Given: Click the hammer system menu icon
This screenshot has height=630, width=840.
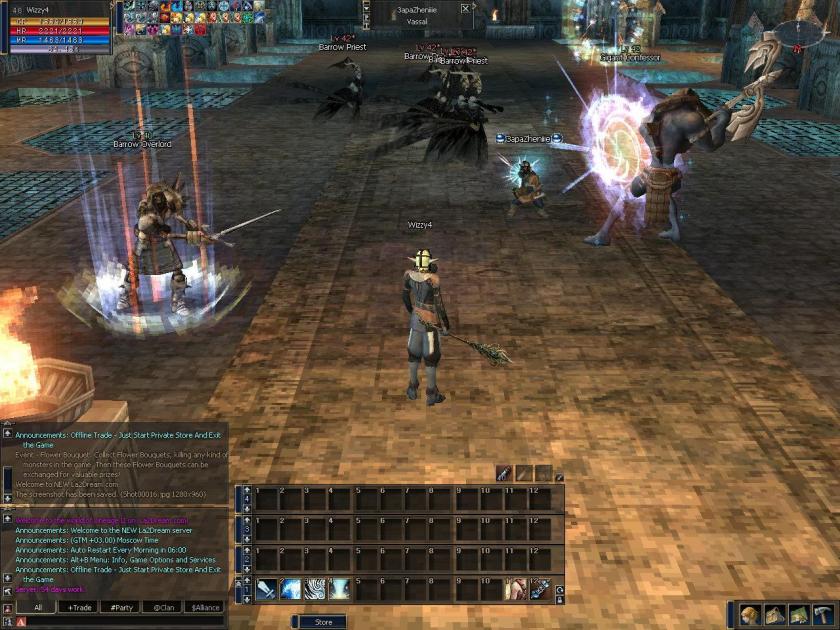Looking at the screenshot, I should click(x=823, y=614).
